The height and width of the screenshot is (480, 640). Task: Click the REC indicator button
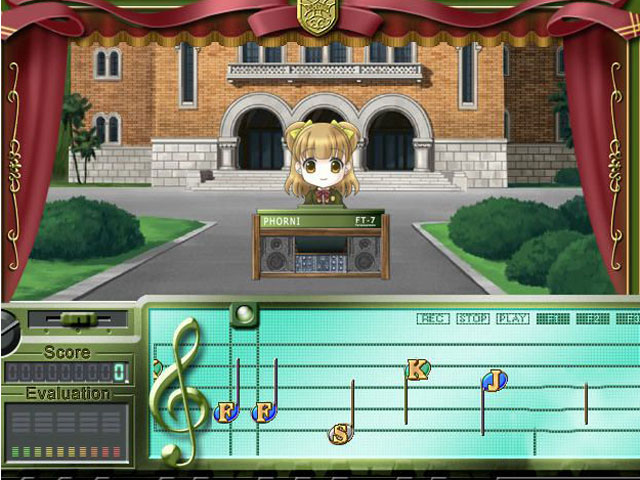[x=433, y=319]
